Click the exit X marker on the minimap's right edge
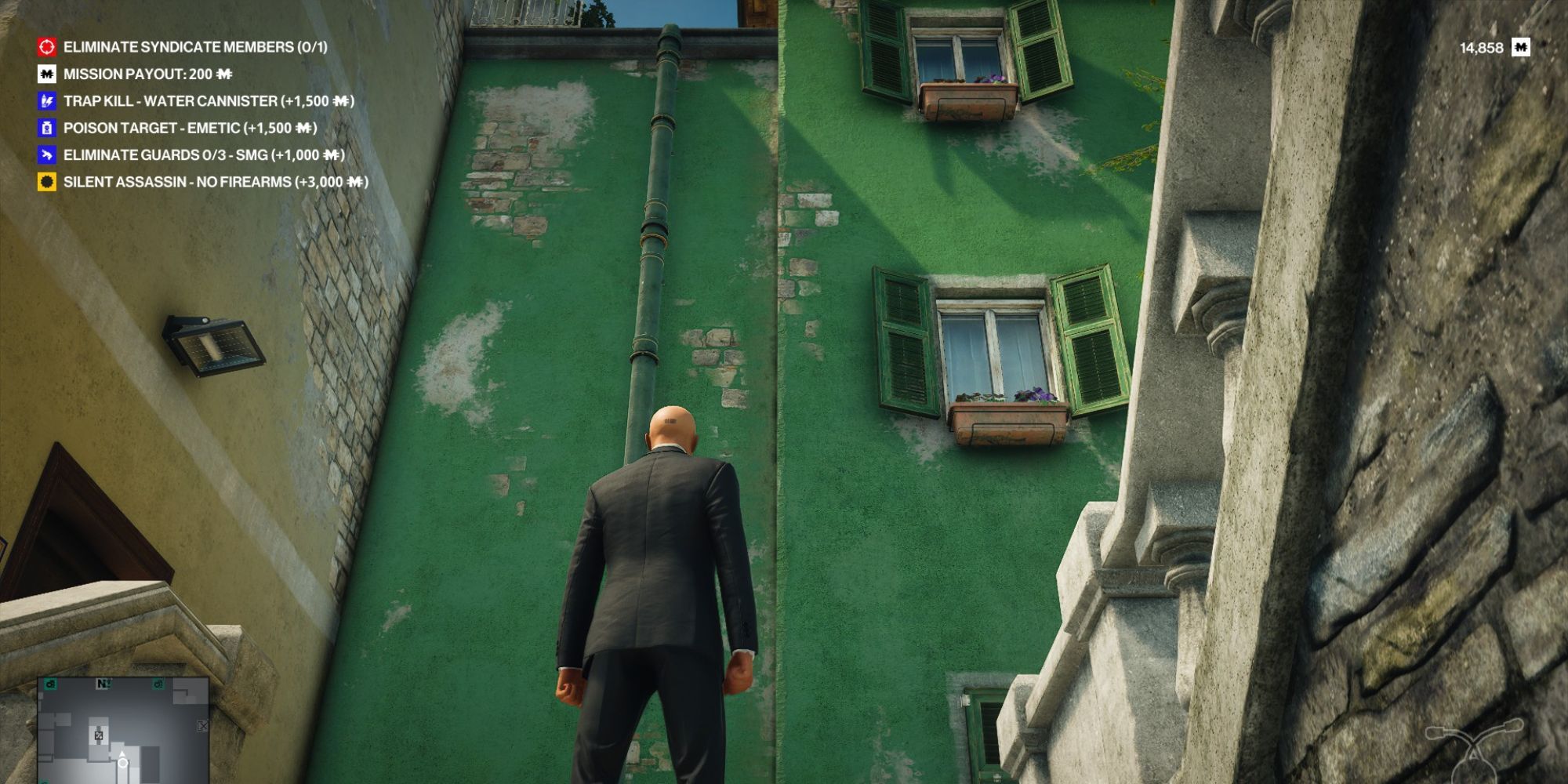Image resolution: width=1568 pixels, height=784 pixels. (x=202, y=726)
